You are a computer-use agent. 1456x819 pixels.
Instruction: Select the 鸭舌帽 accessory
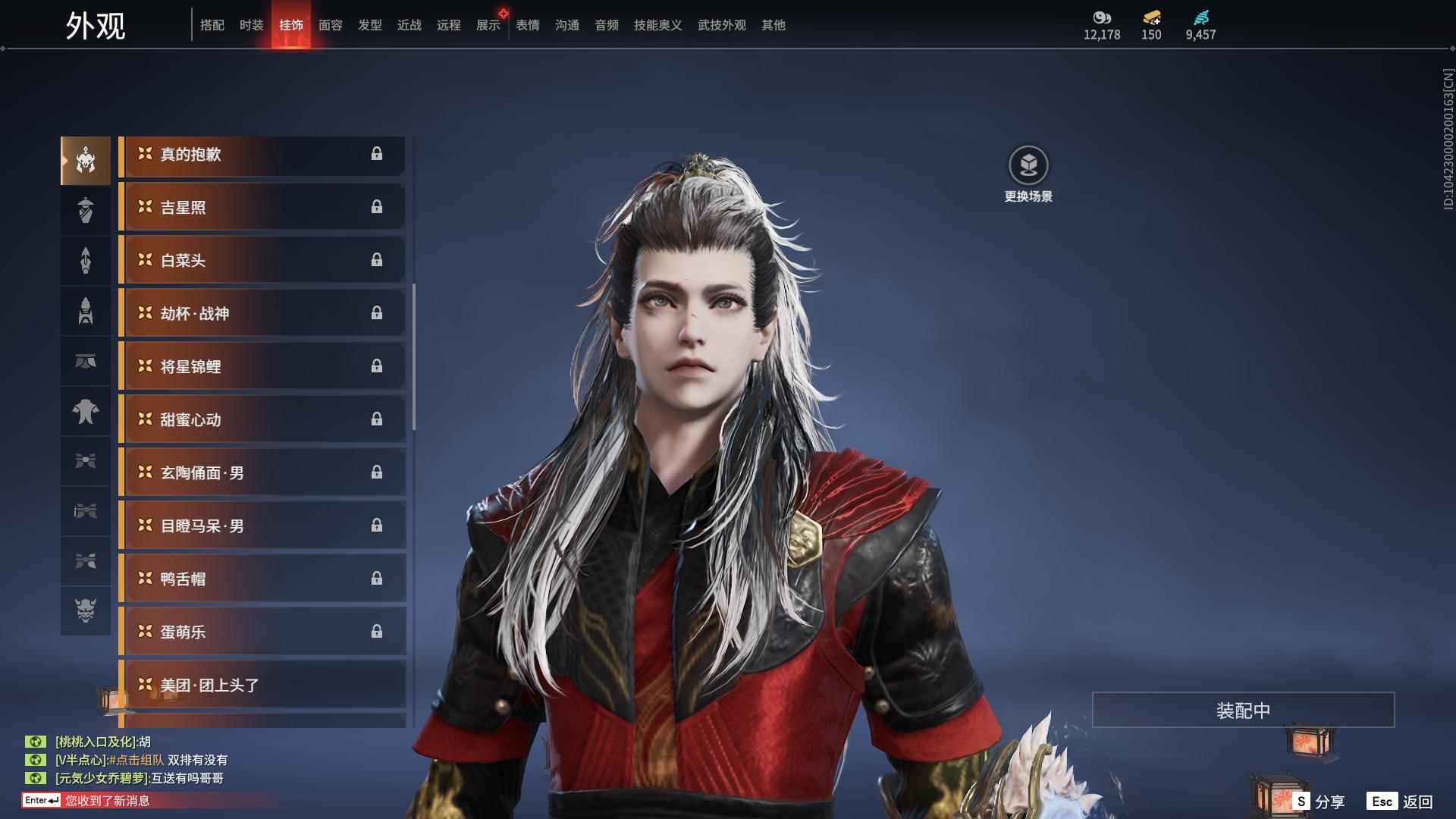[x=262, y=579]
